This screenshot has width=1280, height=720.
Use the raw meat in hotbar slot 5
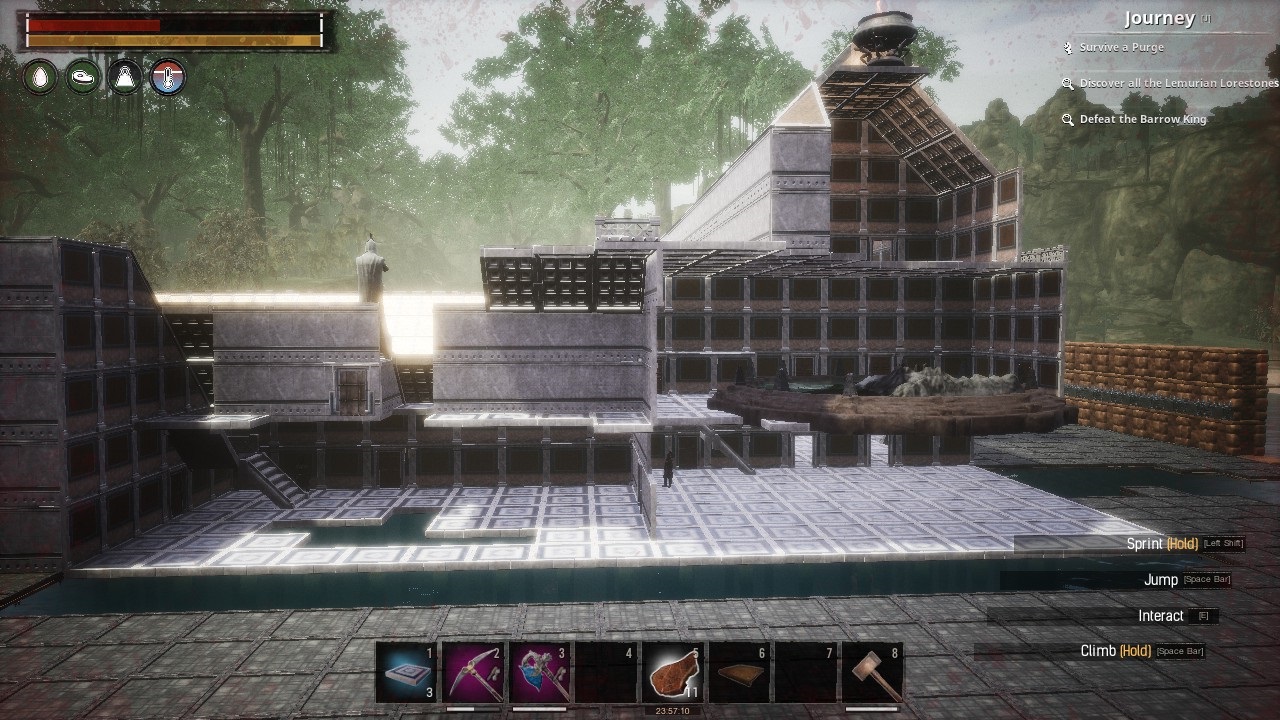point(673,672)
